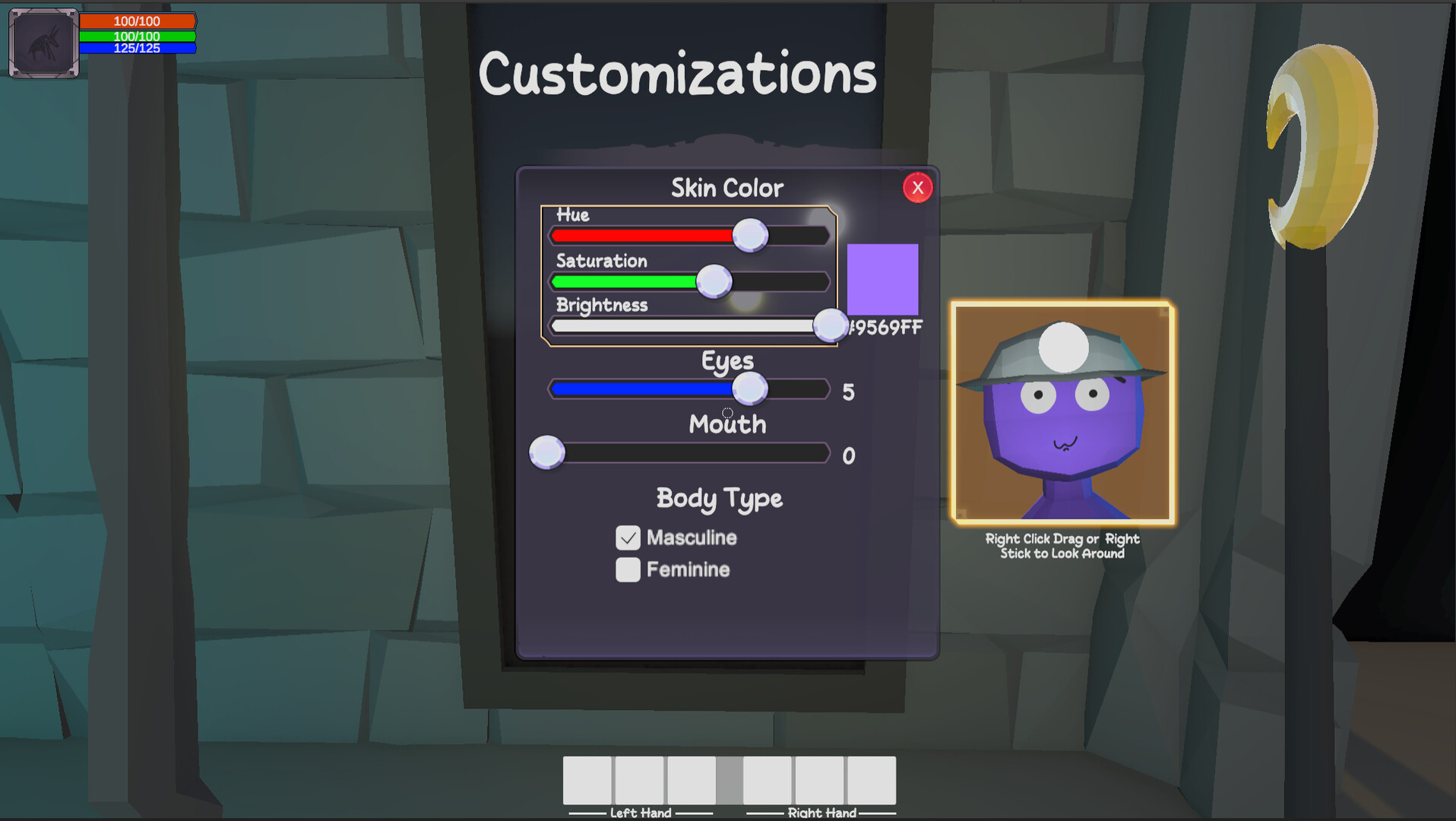Screen dimensions: 1456x821
Task: Select the third Left Hand hotbar slot
Action: (x=690, y=782)
